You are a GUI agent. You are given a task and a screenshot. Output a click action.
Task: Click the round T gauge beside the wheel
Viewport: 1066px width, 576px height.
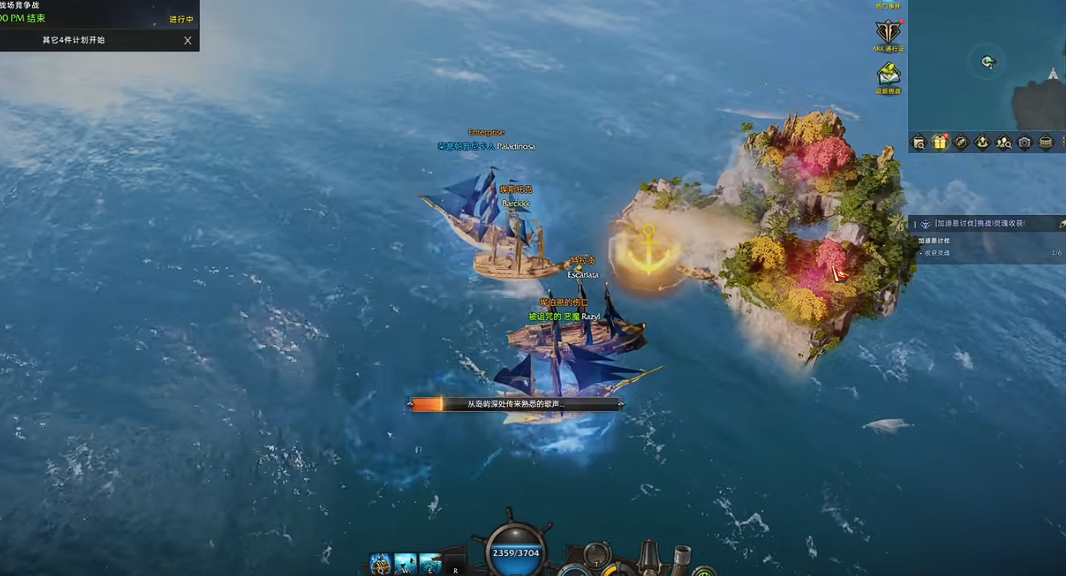tap(597, 555)
